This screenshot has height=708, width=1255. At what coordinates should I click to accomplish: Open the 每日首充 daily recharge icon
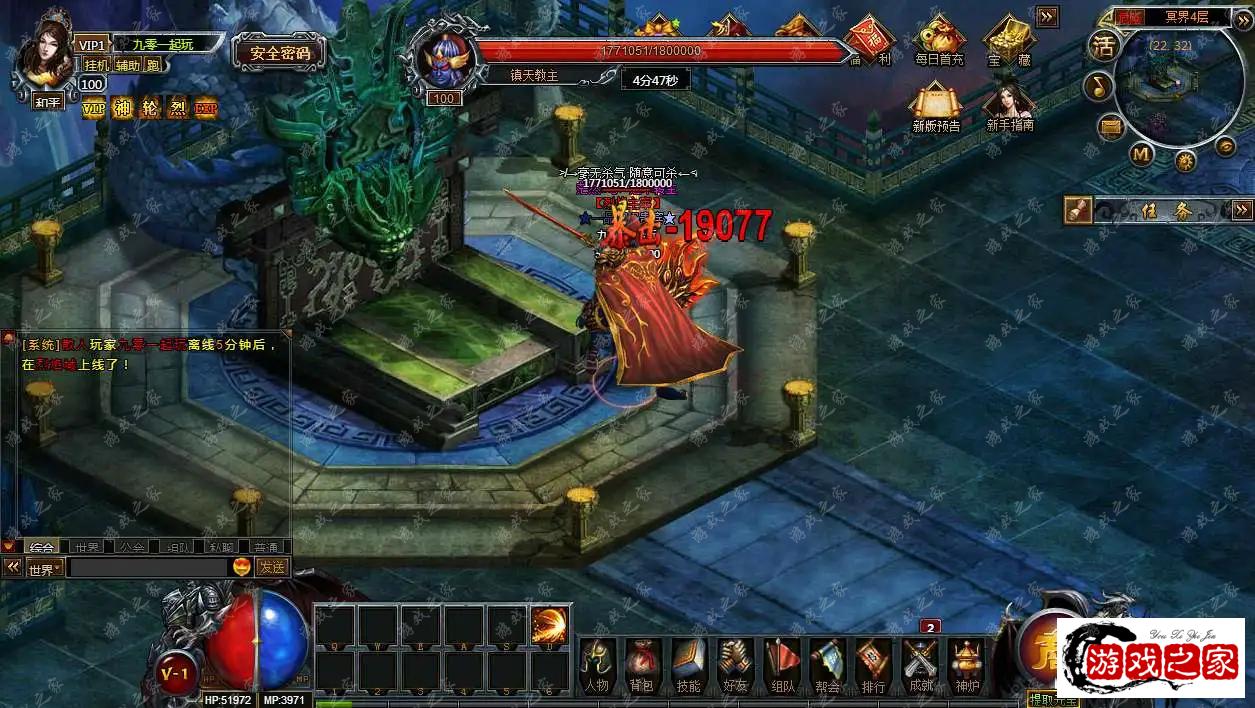pos(938,40)
